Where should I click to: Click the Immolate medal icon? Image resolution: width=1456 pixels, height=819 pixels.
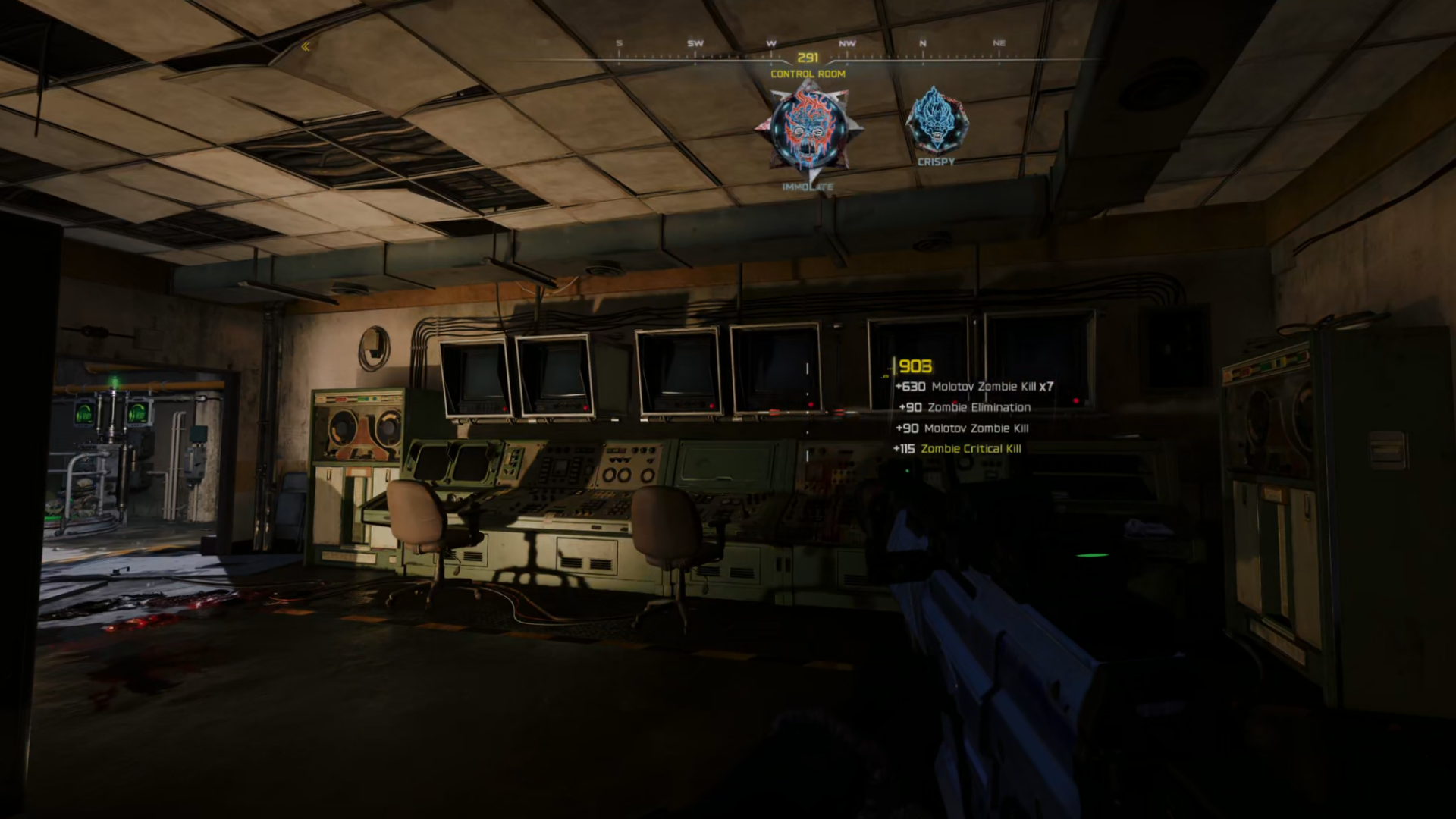pos(809,129)
